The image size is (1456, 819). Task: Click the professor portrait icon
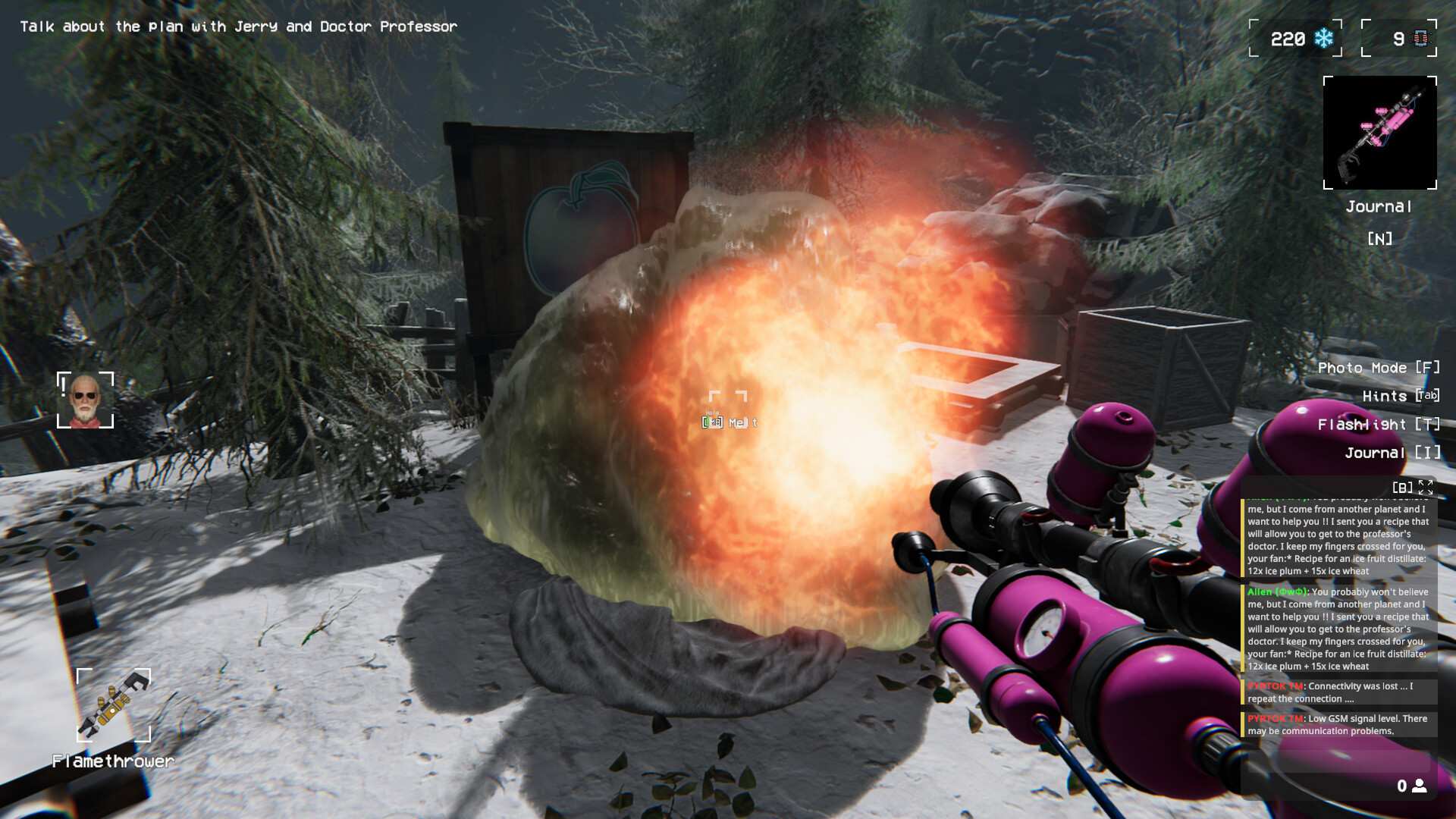tap(85, 400)
